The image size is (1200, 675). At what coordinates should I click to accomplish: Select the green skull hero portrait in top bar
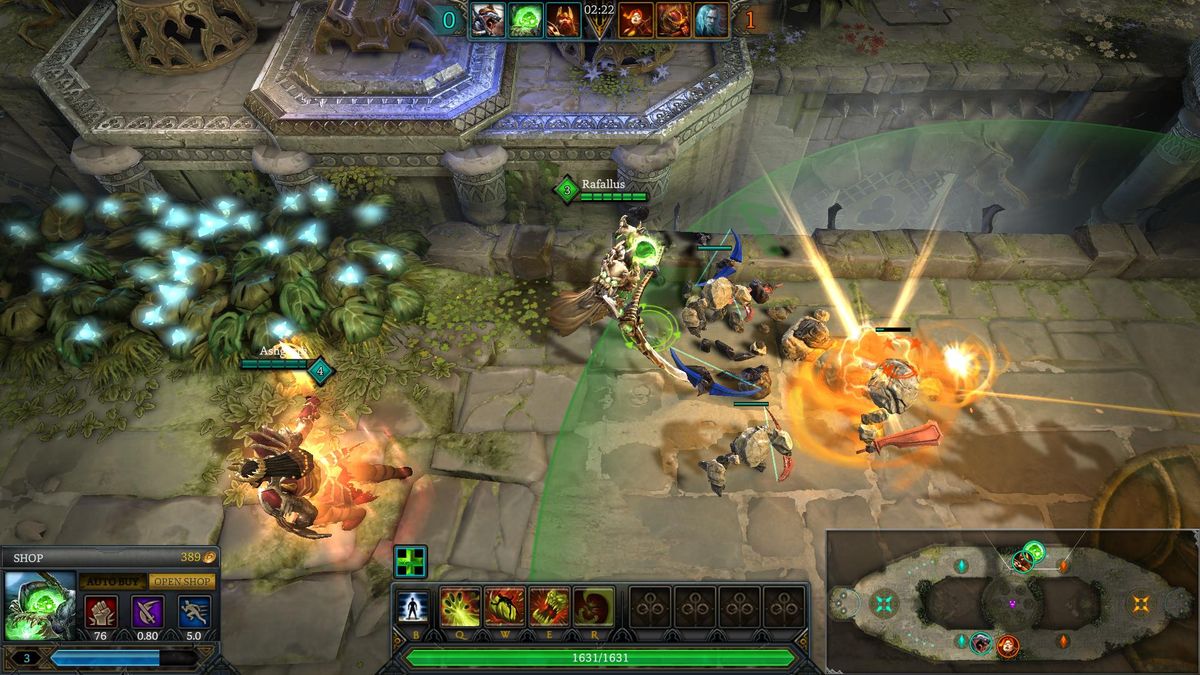pos(526,20)
